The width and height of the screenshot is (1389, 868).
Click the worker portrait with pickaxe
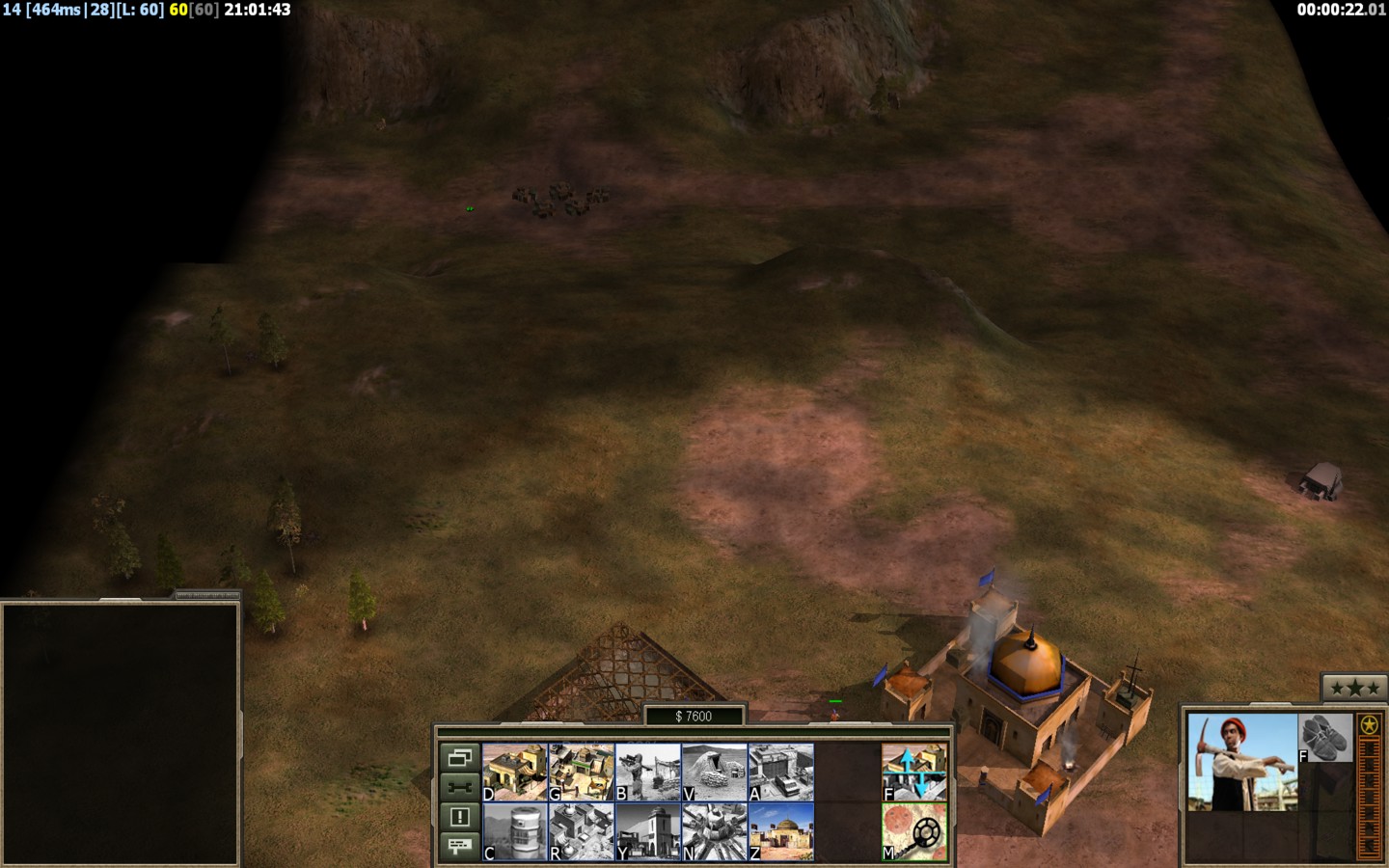click(1242, 762)
